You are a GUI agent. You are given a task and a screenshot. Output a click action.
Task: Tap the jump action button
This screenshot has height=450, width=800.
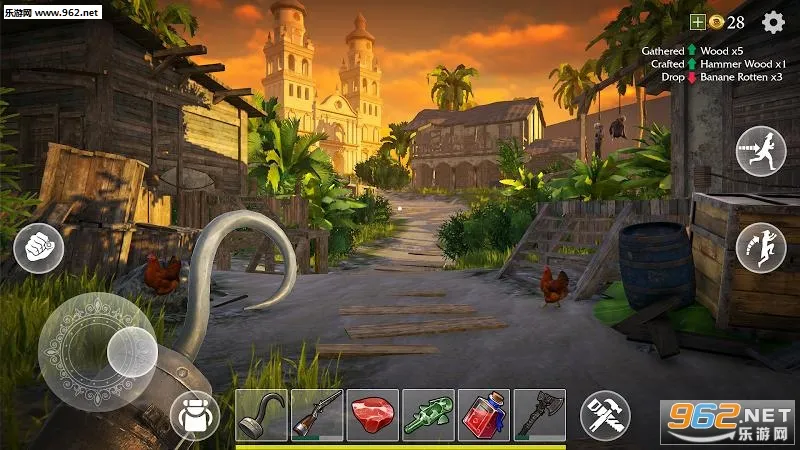coord(761,247)
